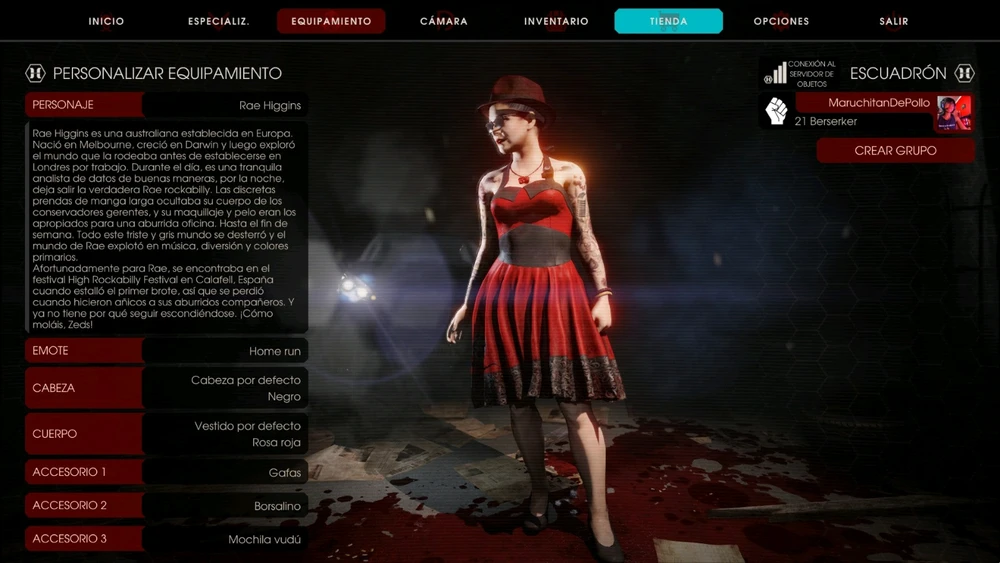Show the Opciones menu
Screen dimensions: 1000x563
[x=781, y=21]
